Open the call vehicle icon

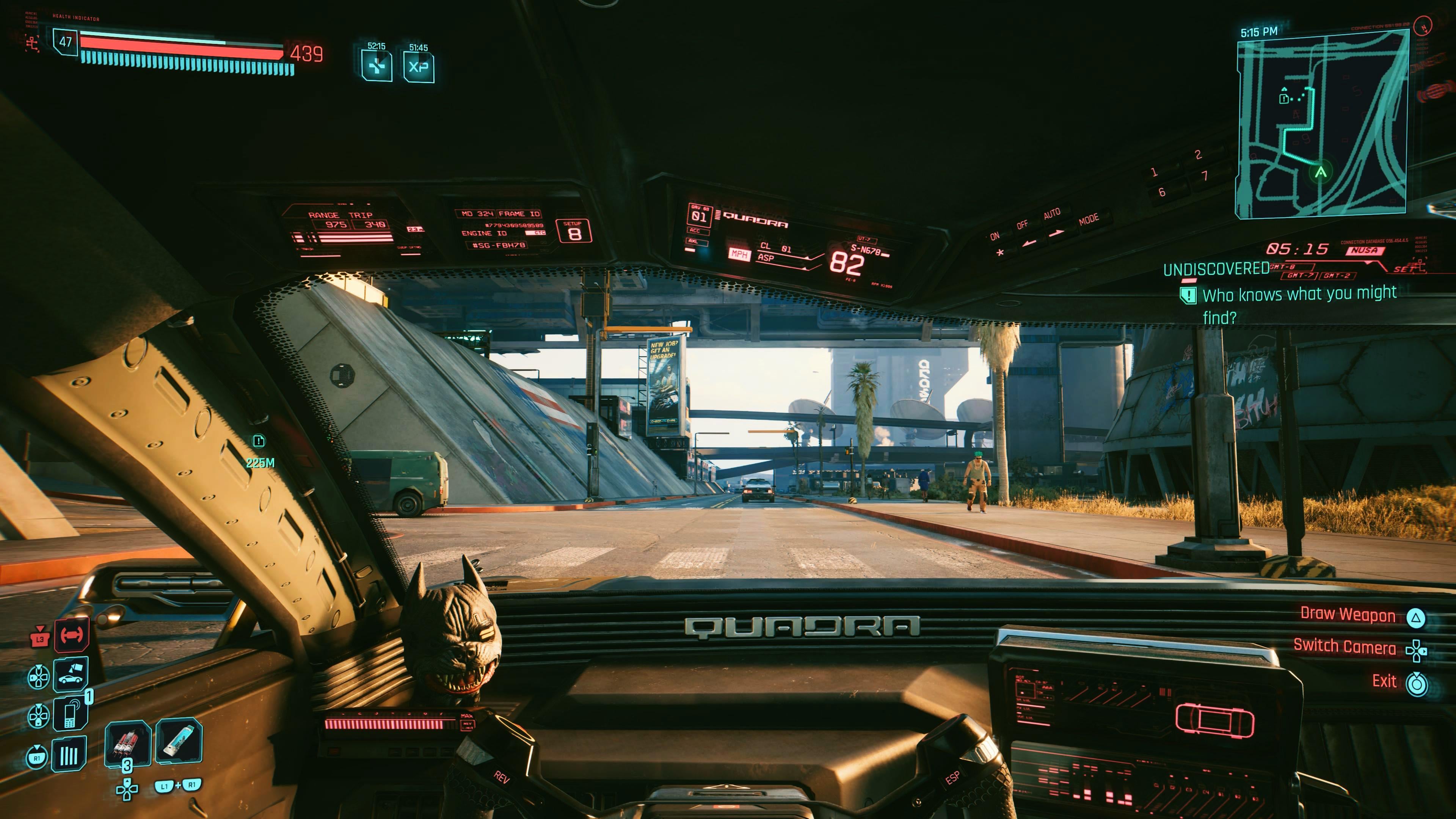pyautogui.click(x=71, y=675)
